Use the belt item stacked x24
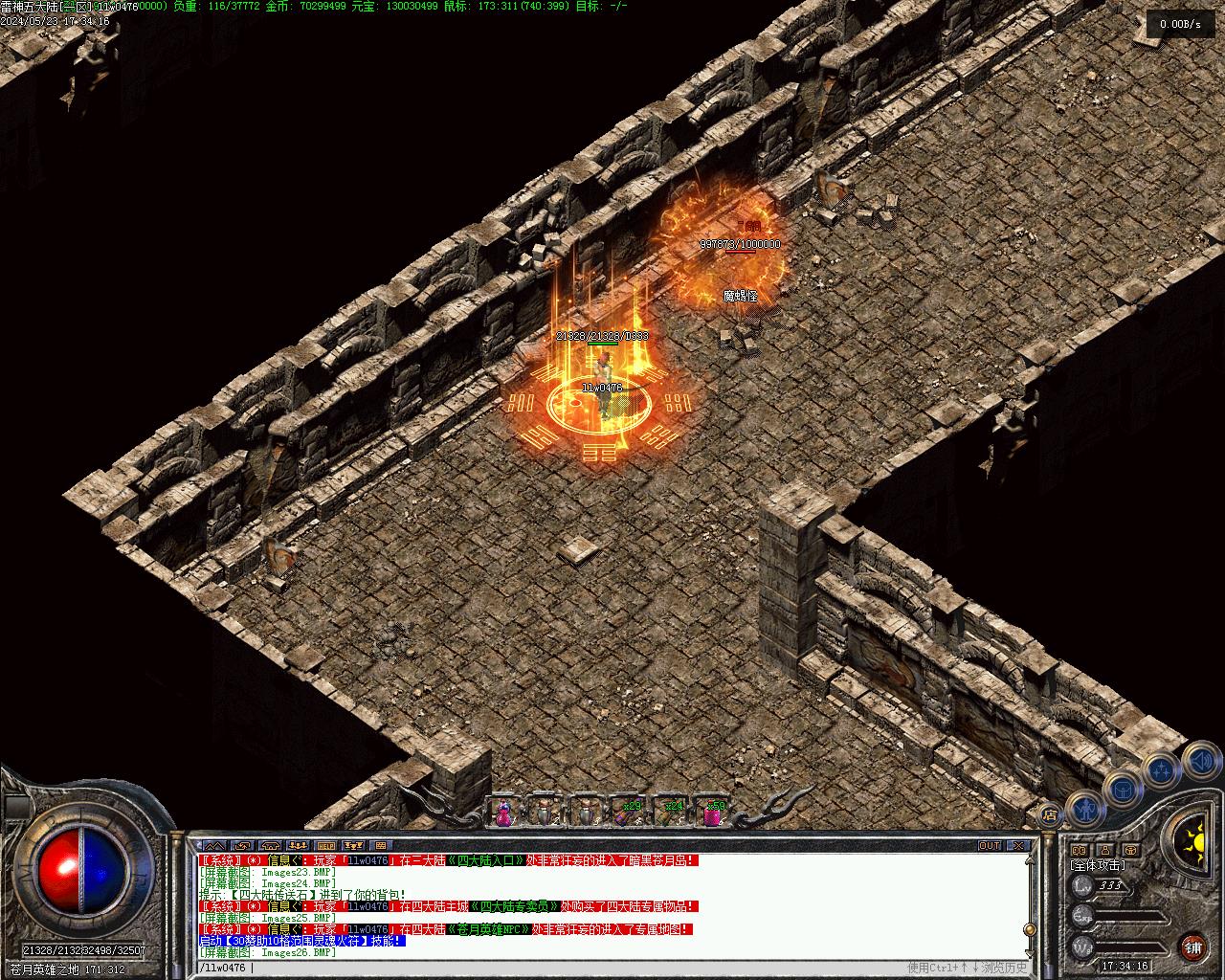1225x980 pixels. pos(671,813)
